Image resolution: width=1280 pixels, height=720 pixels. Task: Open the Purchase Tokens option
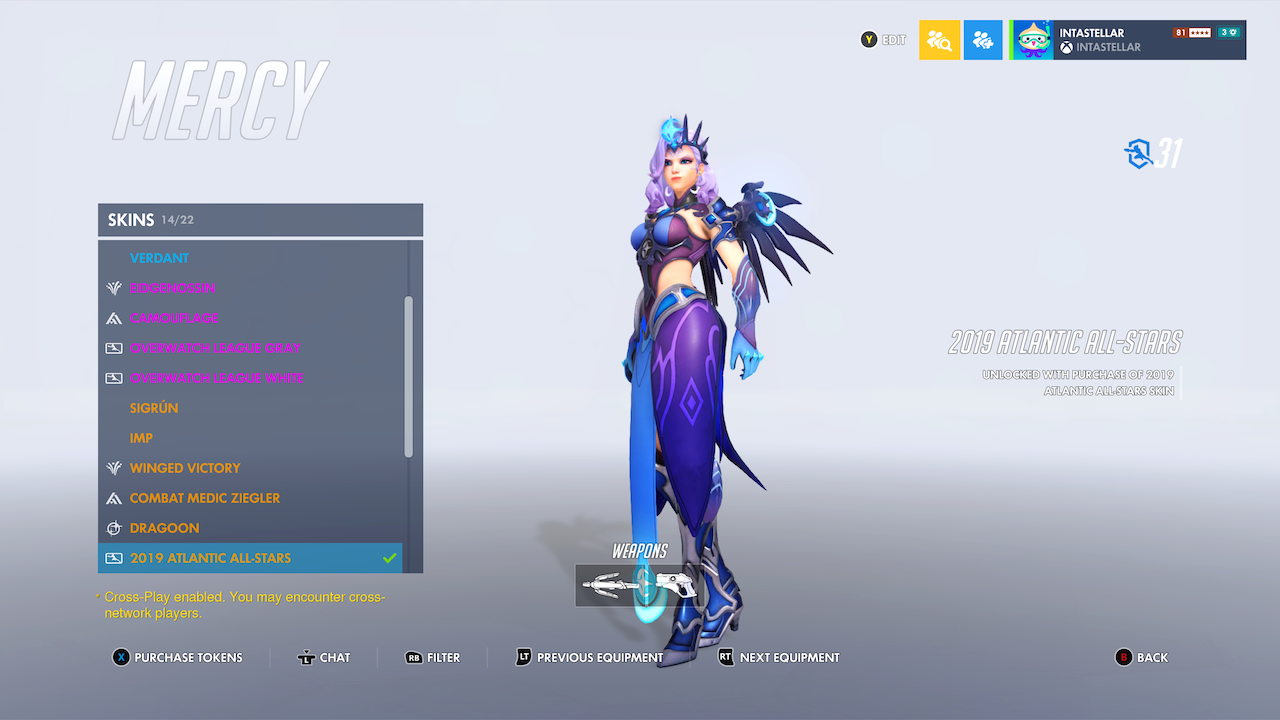coord(178,657)
